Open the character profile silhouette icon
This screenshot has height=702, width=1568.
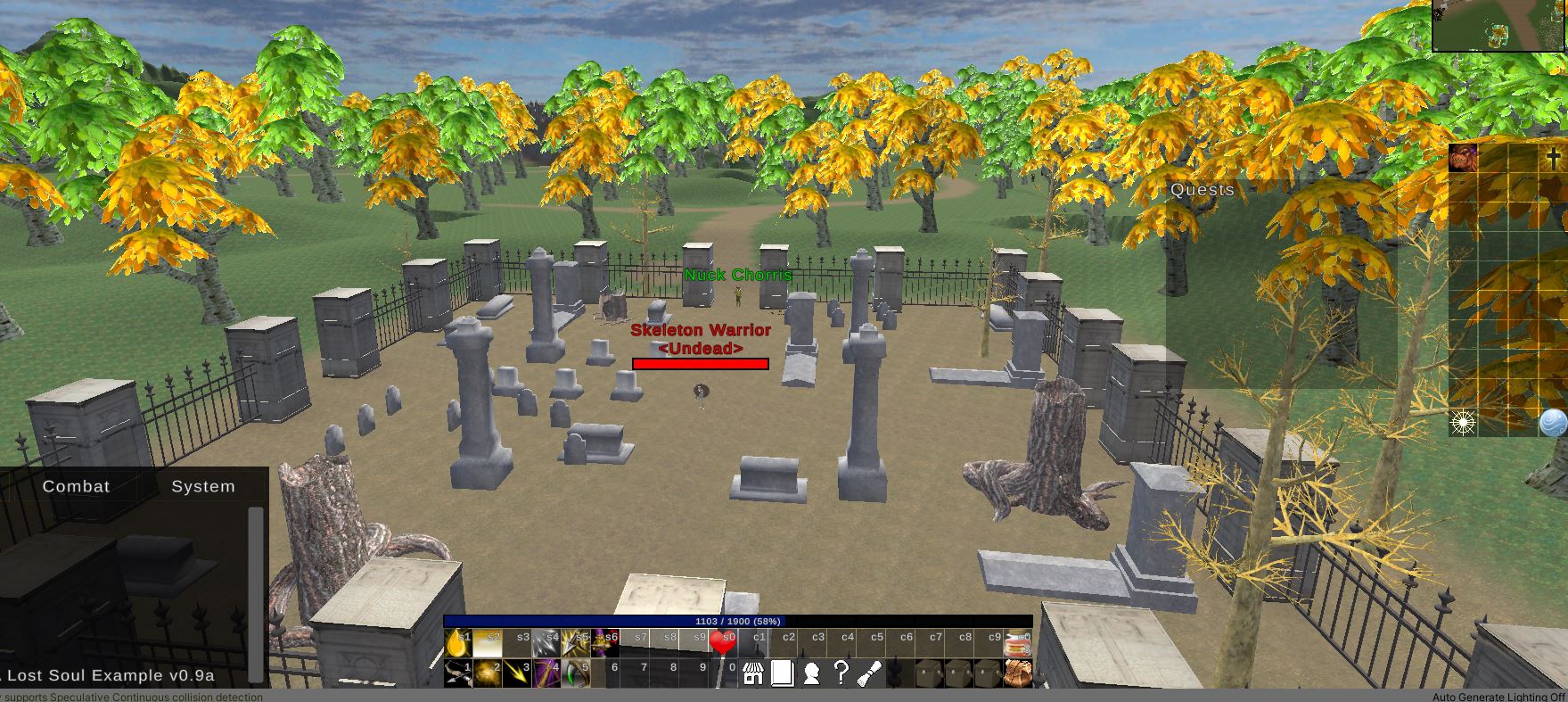(x=811, y=673)
